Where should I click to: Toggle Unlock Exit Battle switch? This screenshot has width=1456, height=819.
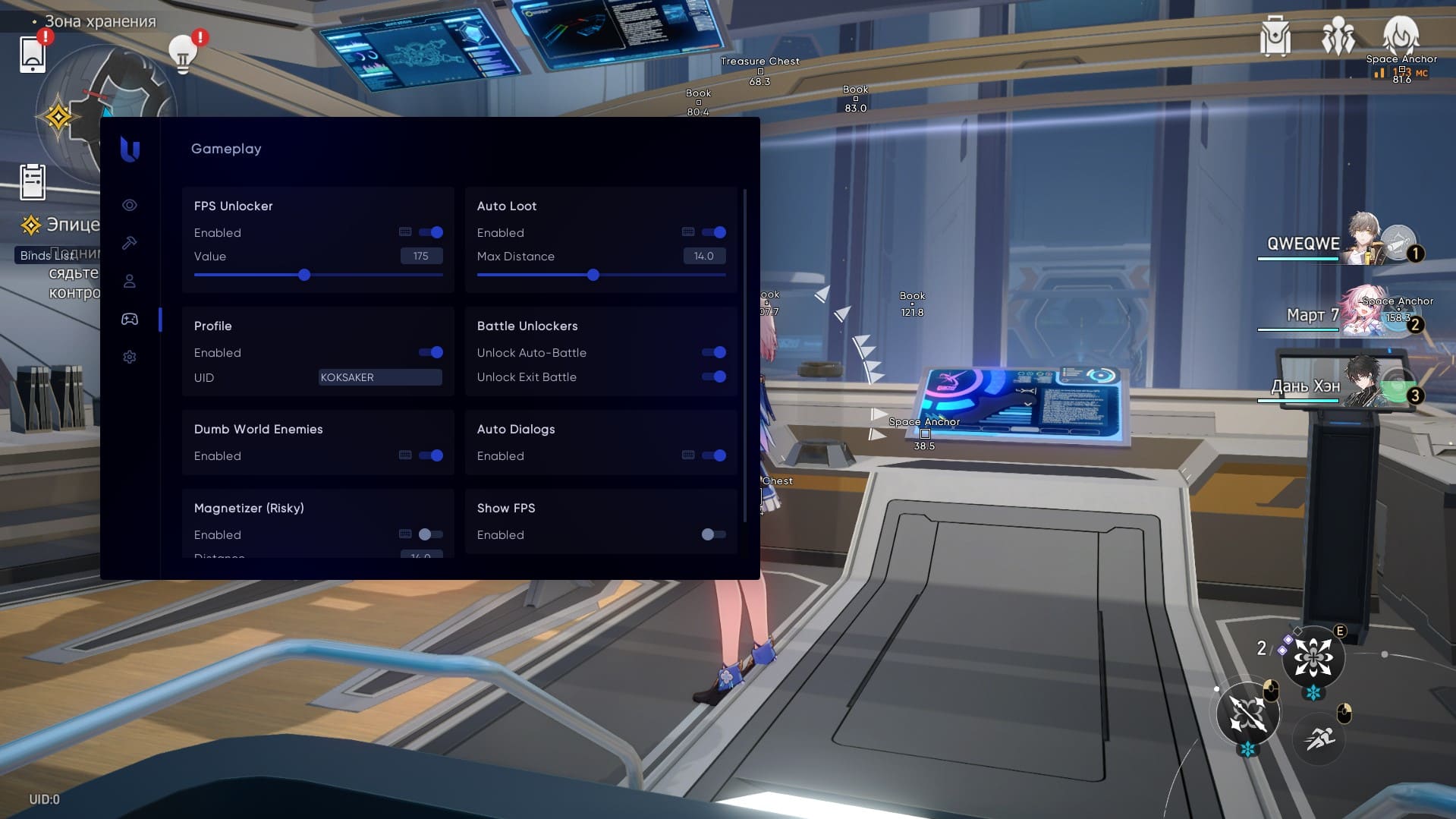coord(714,376)
